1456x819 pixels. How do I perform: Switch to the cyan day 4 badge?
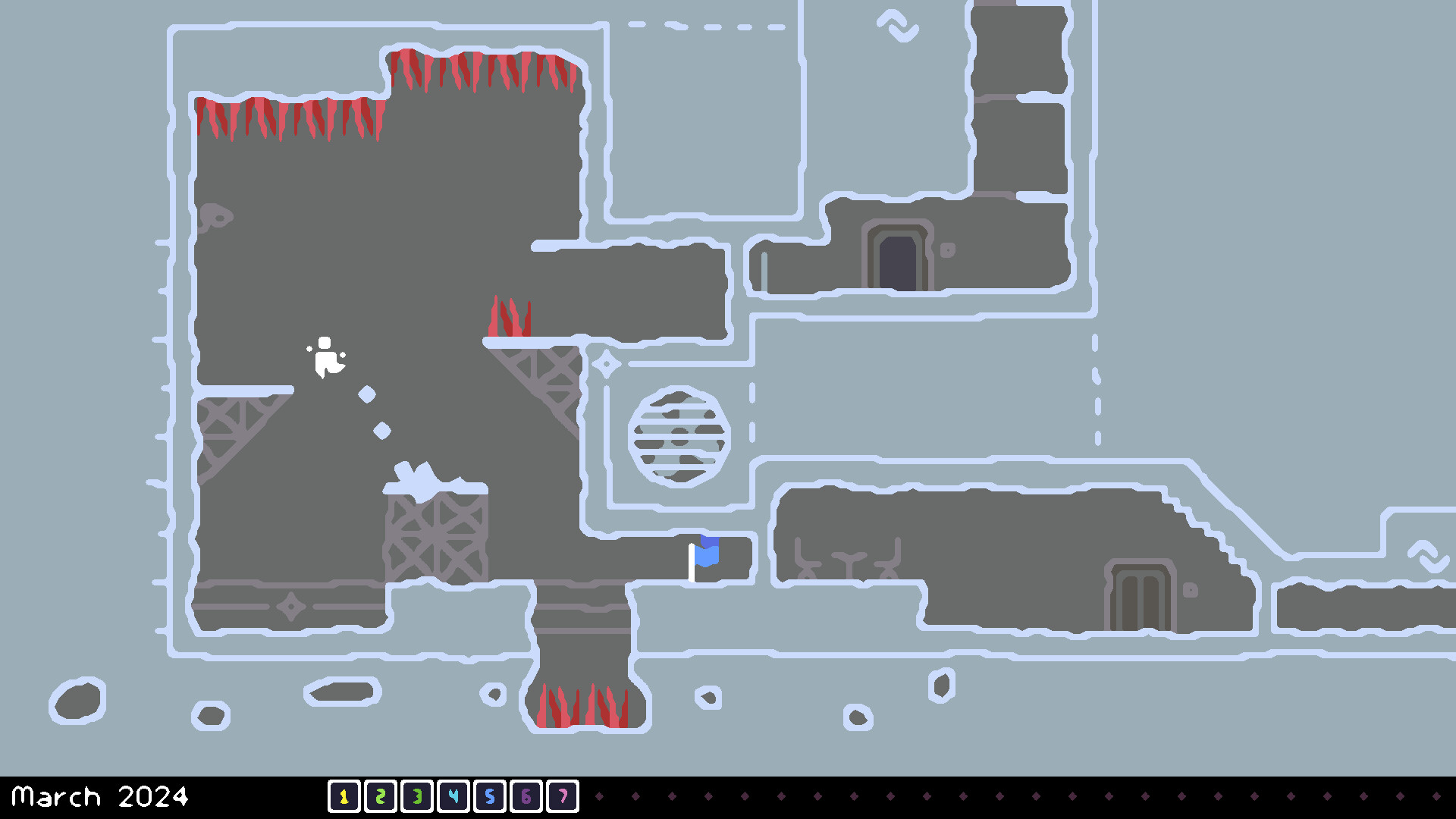tap(453, 797)
